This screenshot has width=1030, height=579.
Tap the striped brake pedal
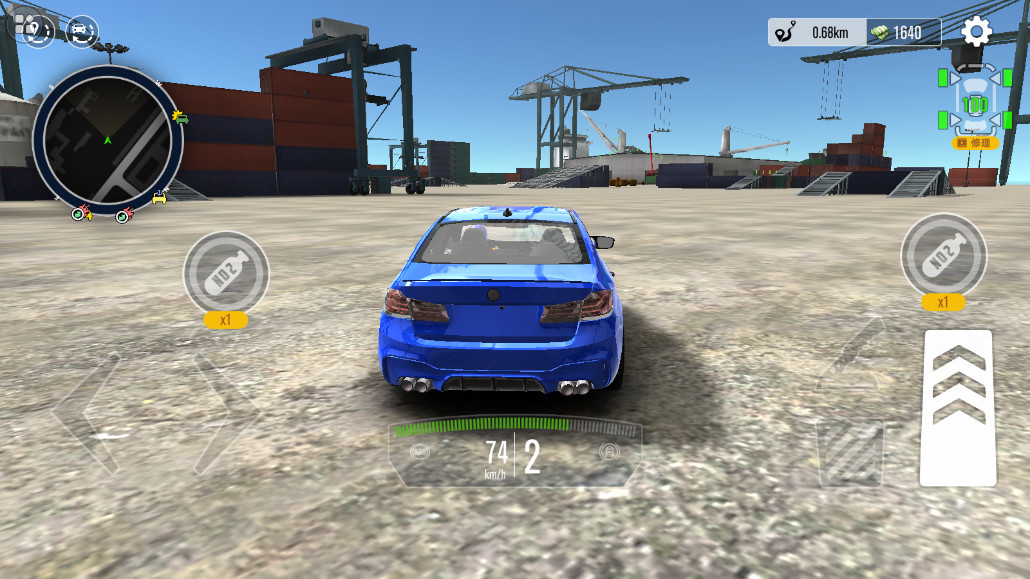pos(850,453)
